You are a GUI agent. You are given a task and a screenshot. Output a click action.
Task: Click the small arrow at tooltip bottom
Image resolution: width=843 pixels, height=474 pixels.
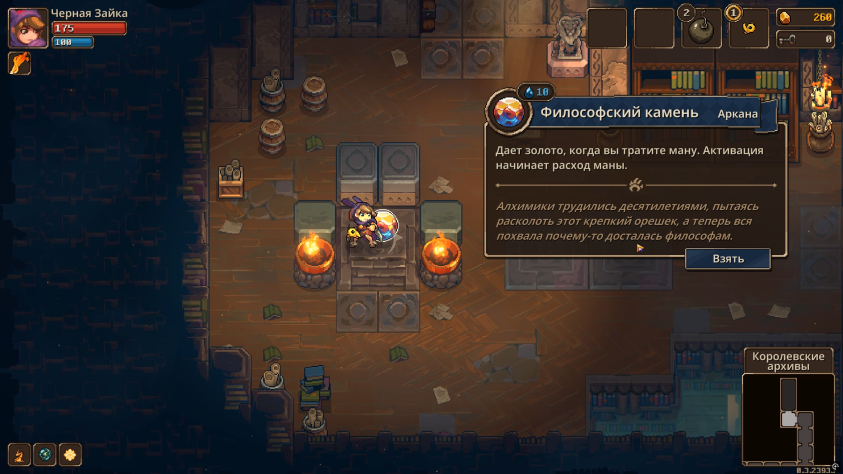click(x=641, y=247)
